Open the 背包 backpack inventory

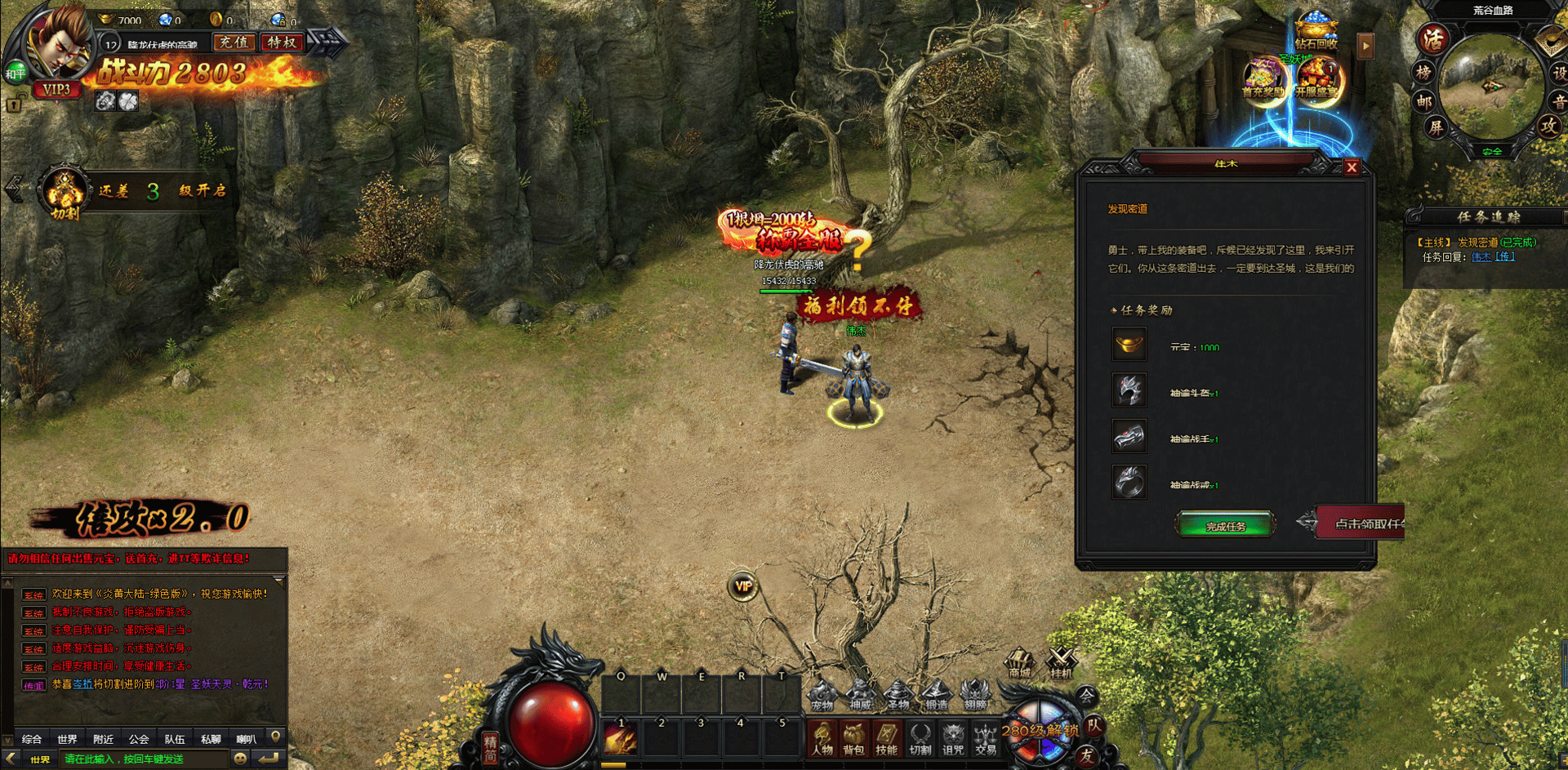(854, 739)
